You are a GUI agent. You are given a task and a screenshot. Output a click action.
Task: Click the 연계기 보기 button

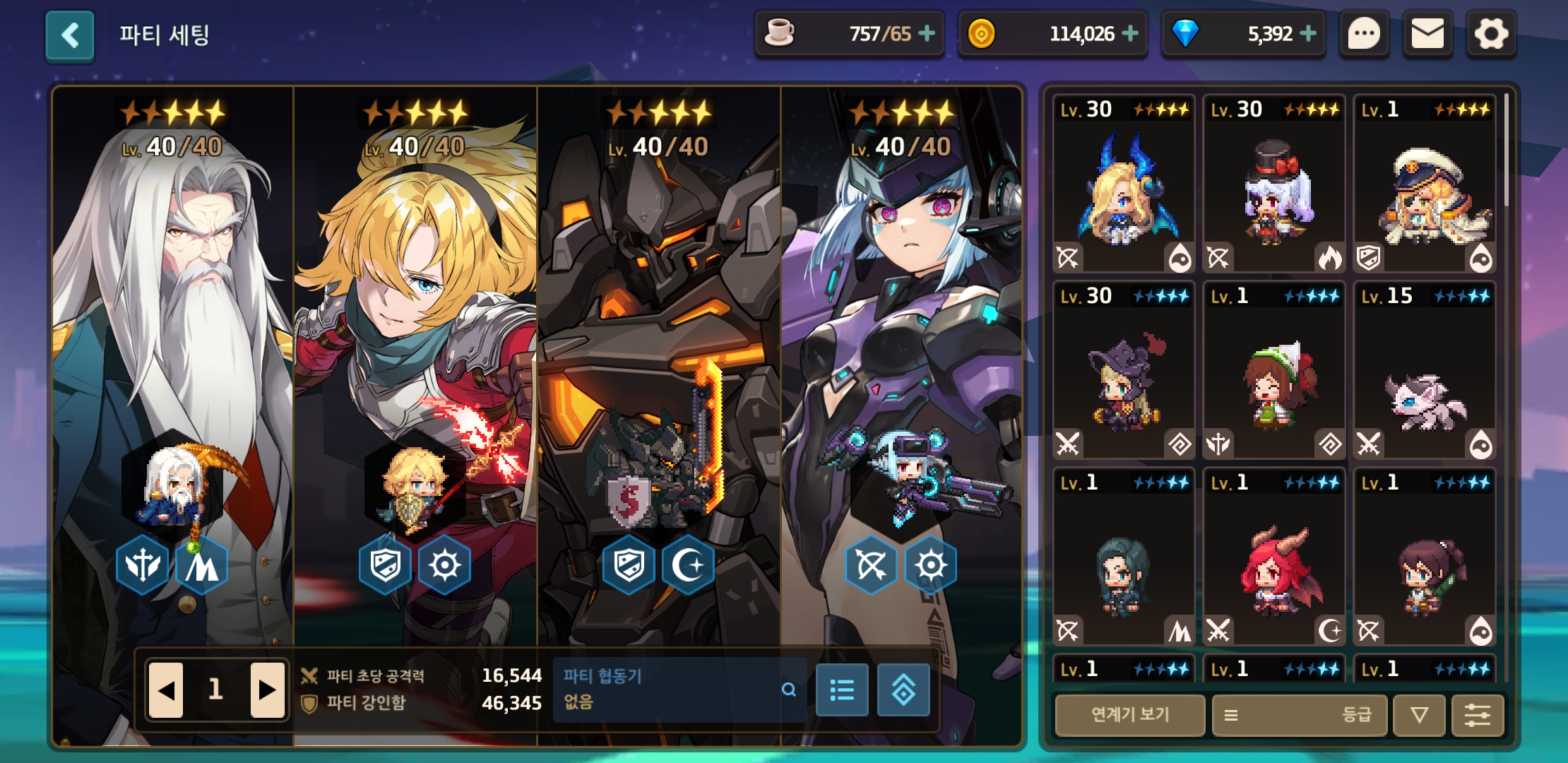pos(1130,715)
